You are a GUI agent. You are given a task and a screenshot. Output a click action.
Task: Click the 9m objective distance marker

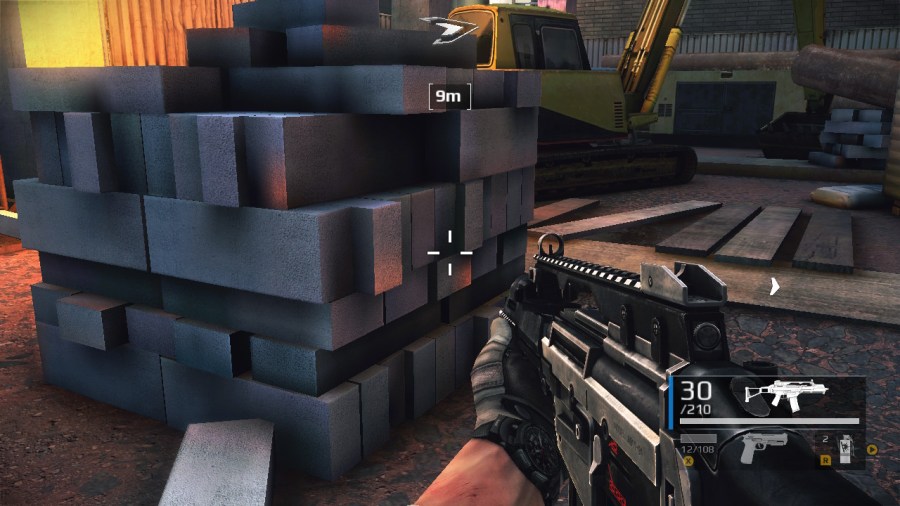pyautogui.click(x=449, y=97)
